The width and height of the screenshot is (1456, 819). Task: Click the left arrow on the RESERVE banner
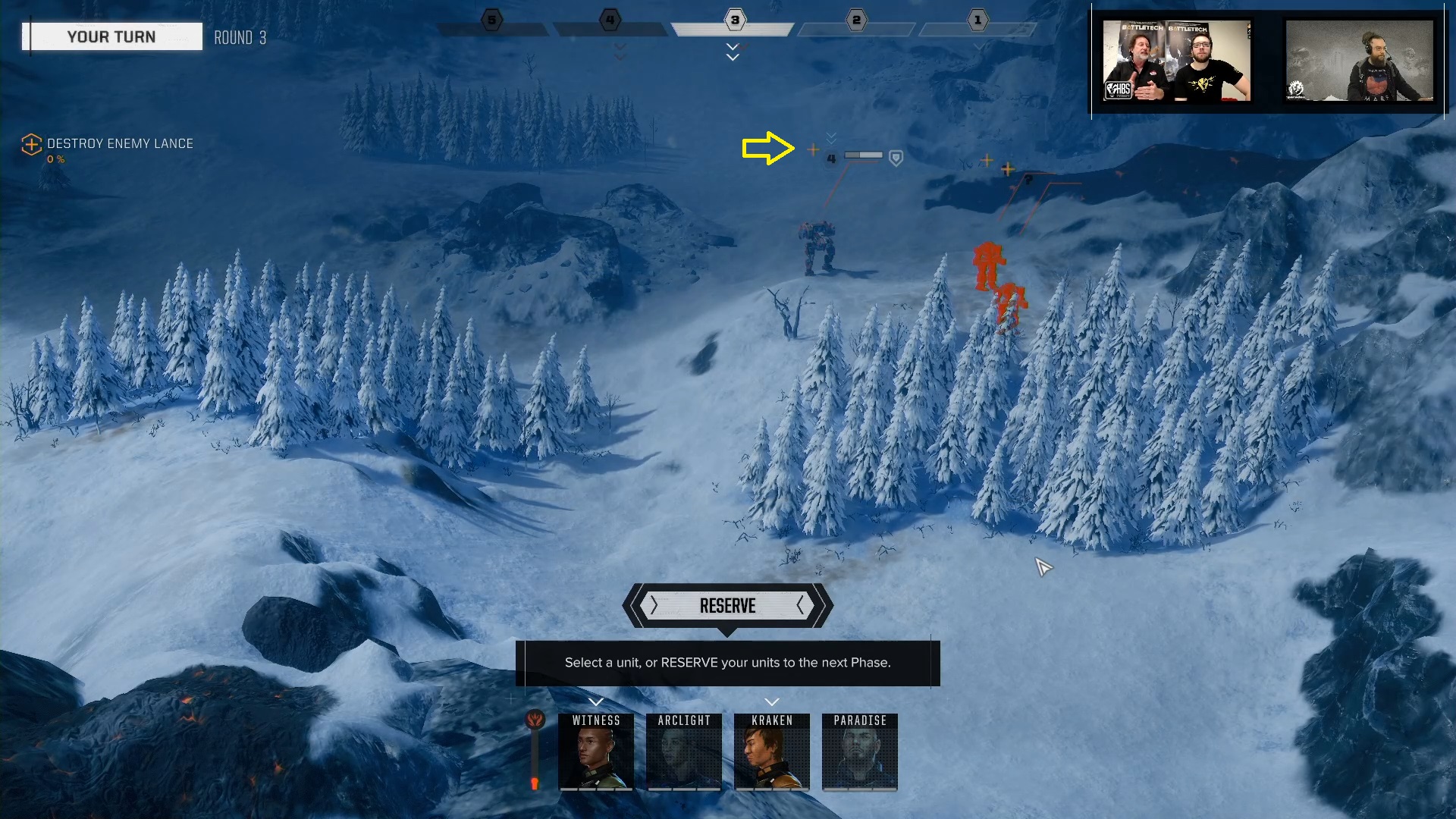[x=653, y=606]
